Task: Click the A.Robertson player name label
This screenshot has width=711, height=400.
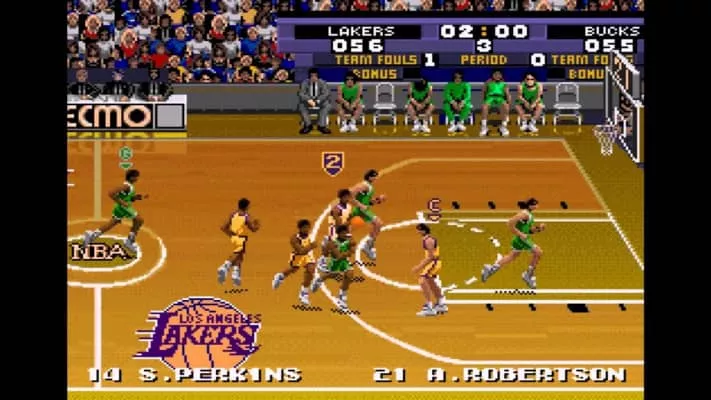Action: (x=500, y=375)
